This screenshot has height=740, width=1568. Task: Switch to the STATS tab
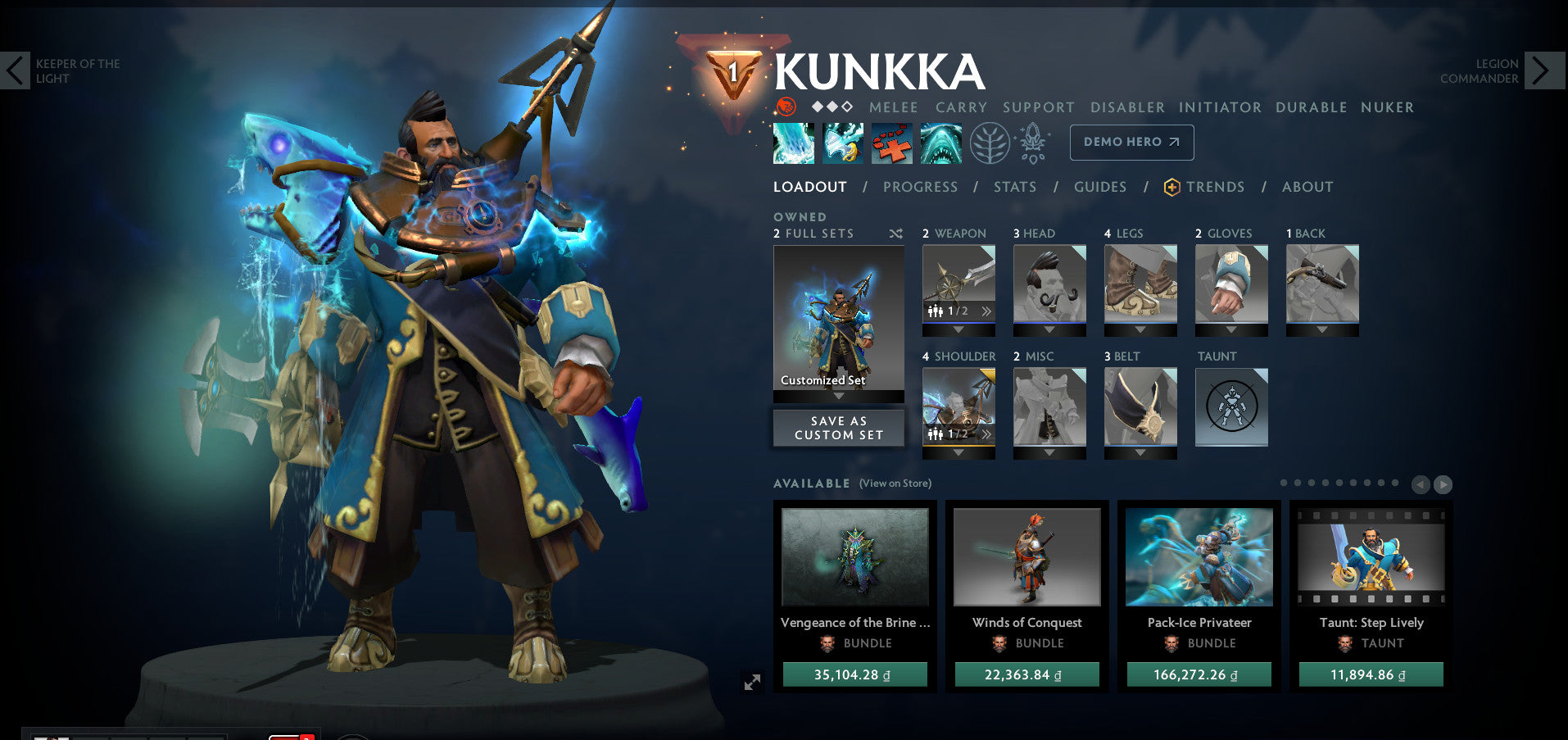click(1015, 187)
